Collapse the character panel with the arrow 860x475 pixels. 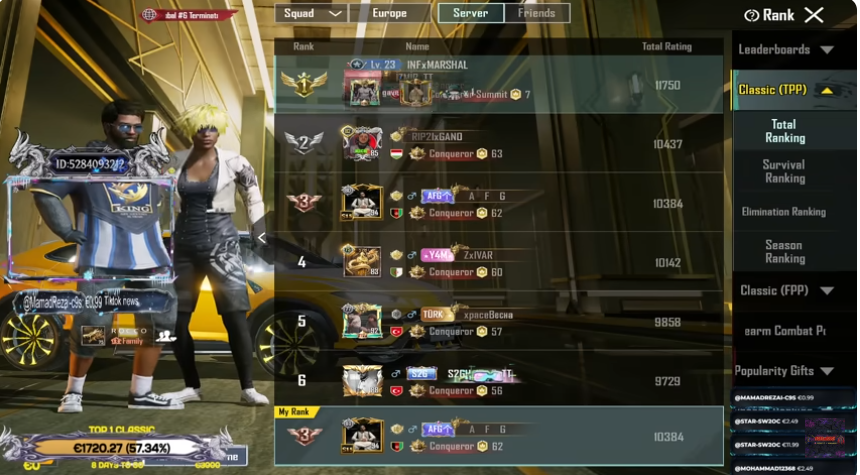click(x=262, y=238)
